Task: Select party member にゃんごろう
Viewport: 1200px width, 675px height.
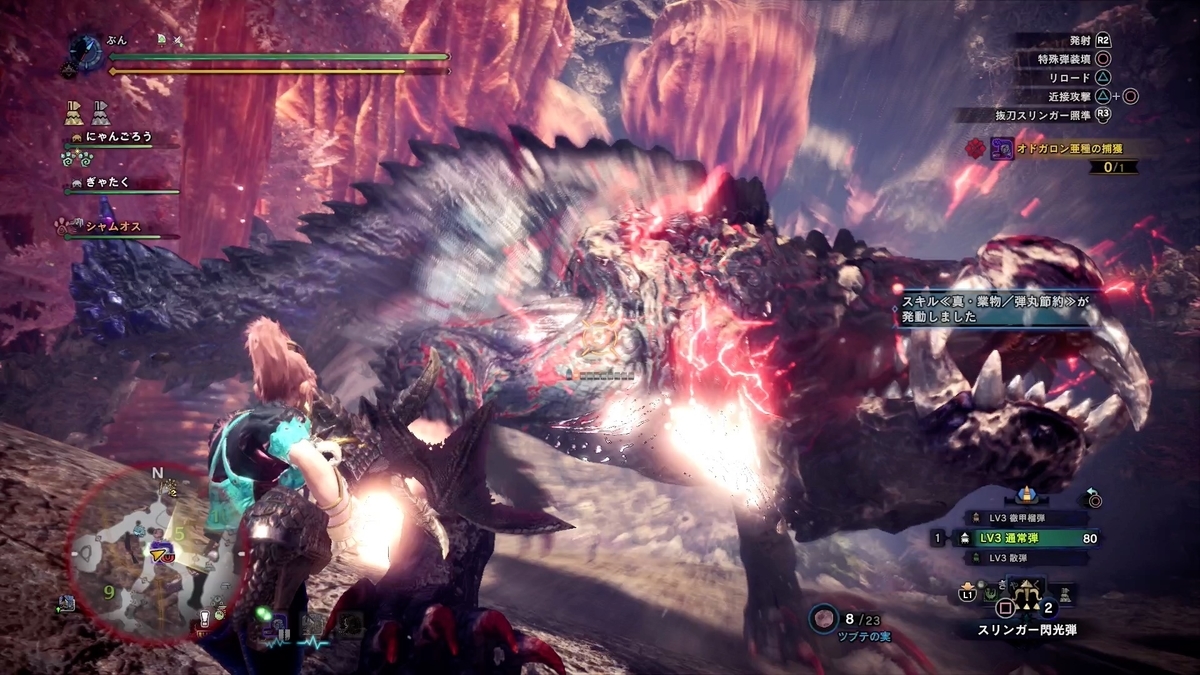Action: pos(118,137)
